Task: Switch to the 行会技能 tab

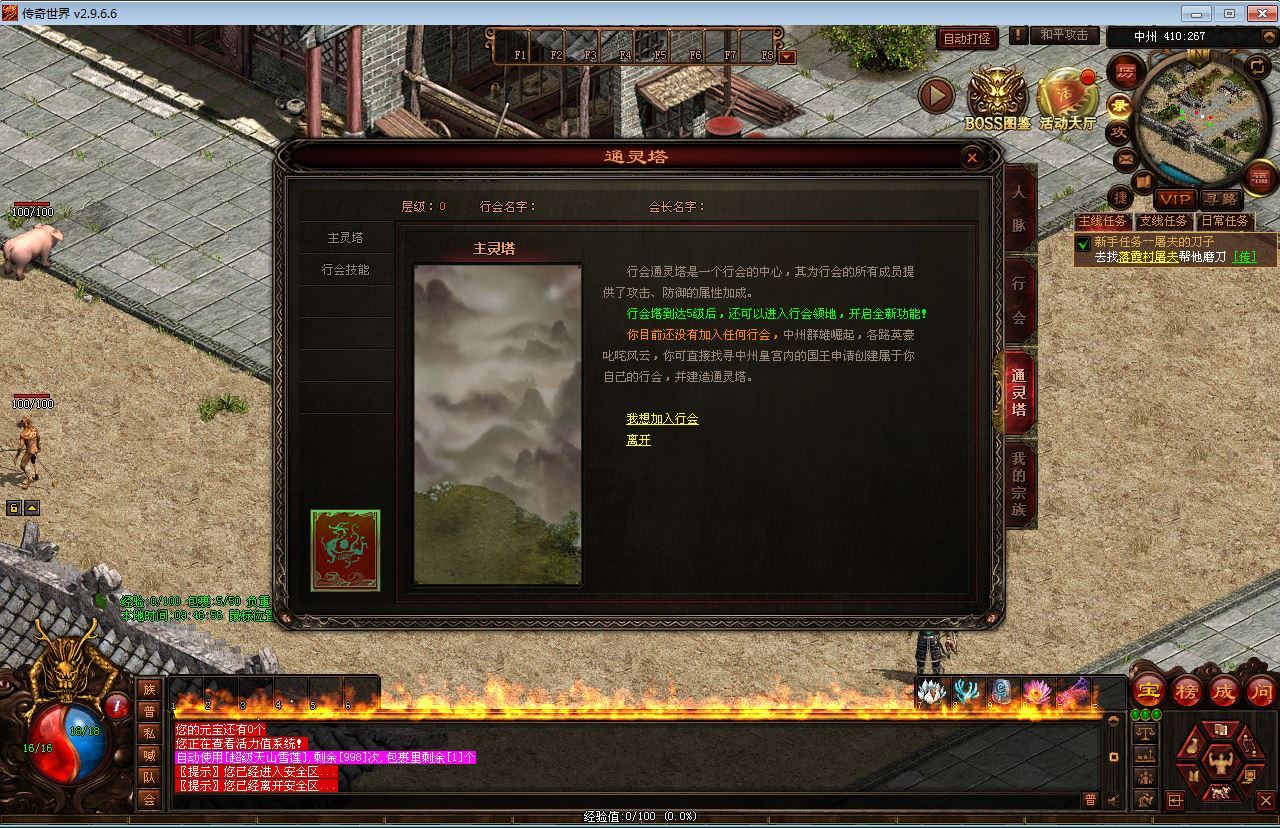Action: (346, 270)
